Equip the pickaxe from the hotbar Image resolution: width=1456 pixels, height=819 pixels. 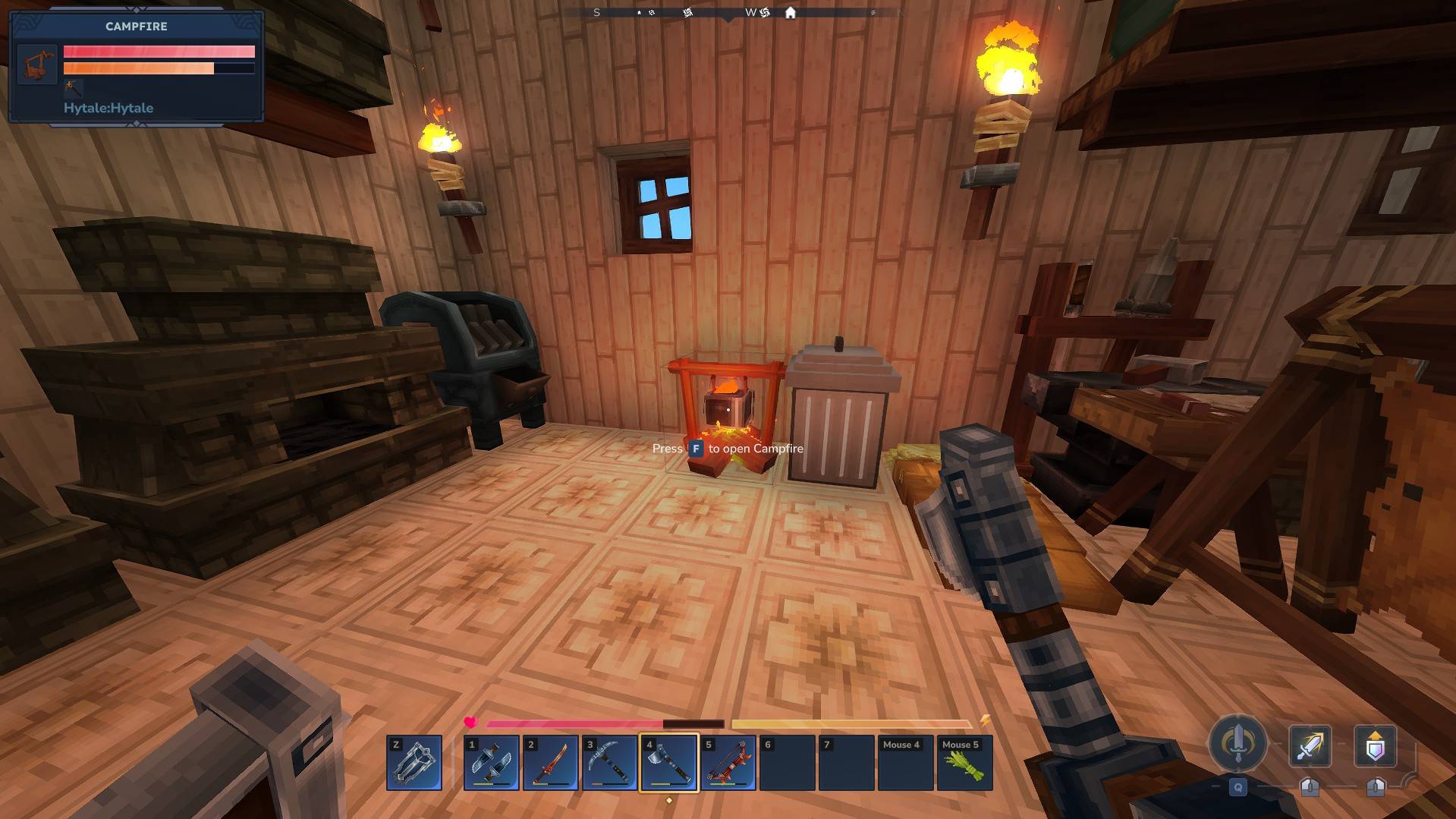[x=610, y=762]
